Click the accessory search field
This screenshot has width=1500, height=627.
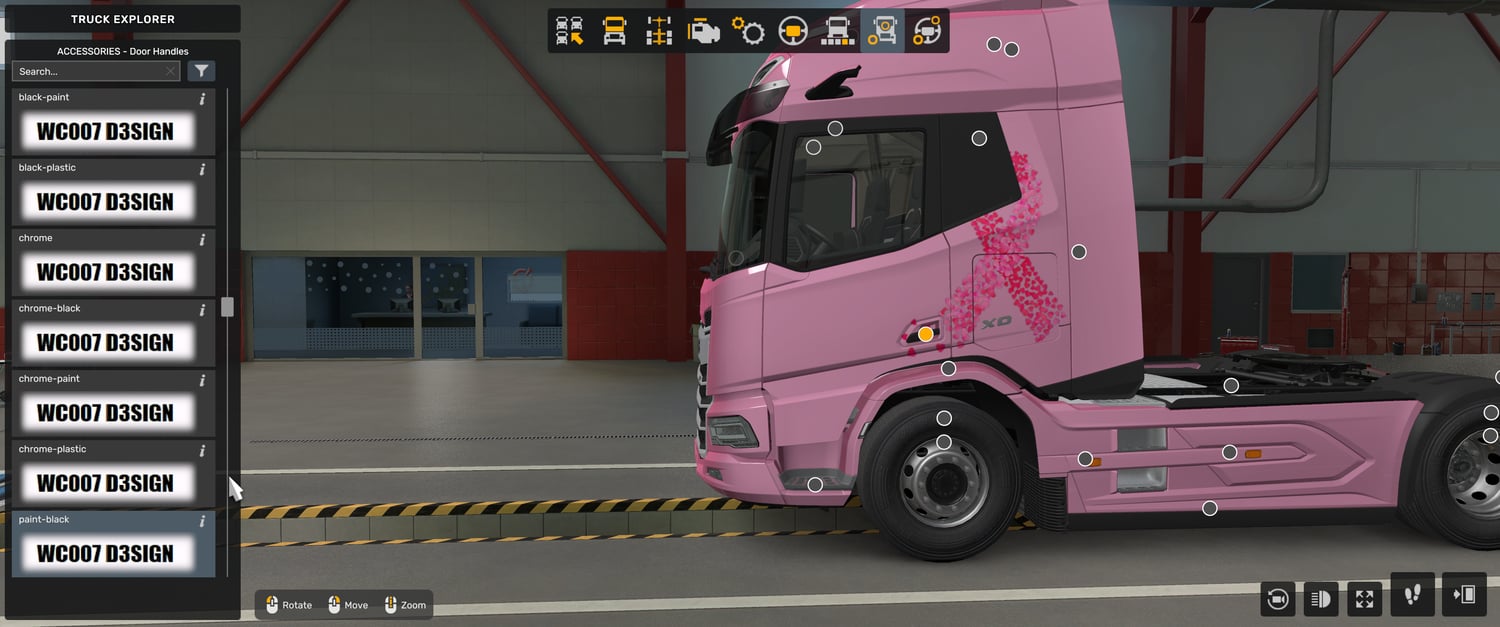(88, 72)
